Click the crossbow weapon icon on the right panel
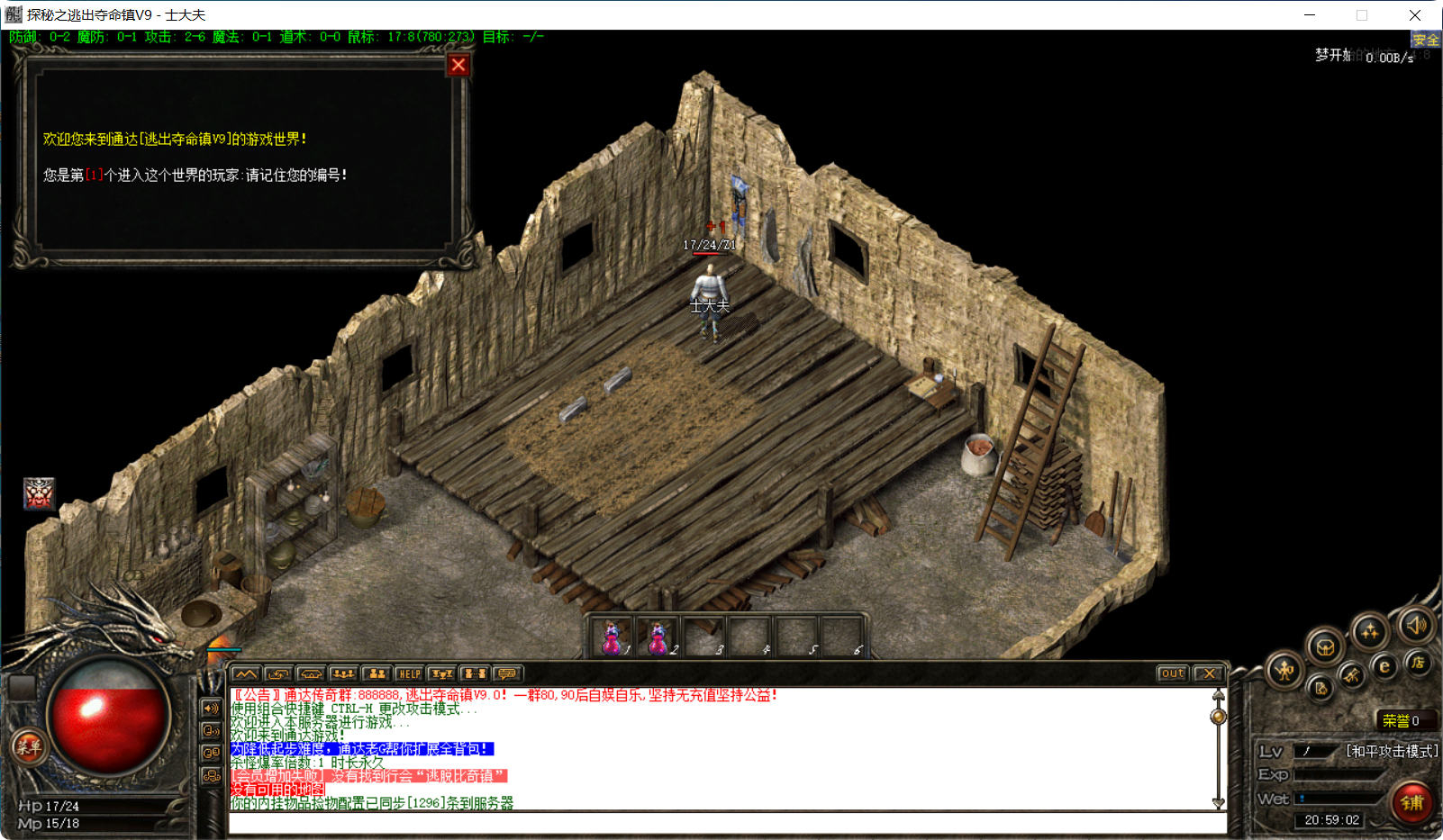The height and width of the screenshot is (840, 1443). click(1350, 676)
